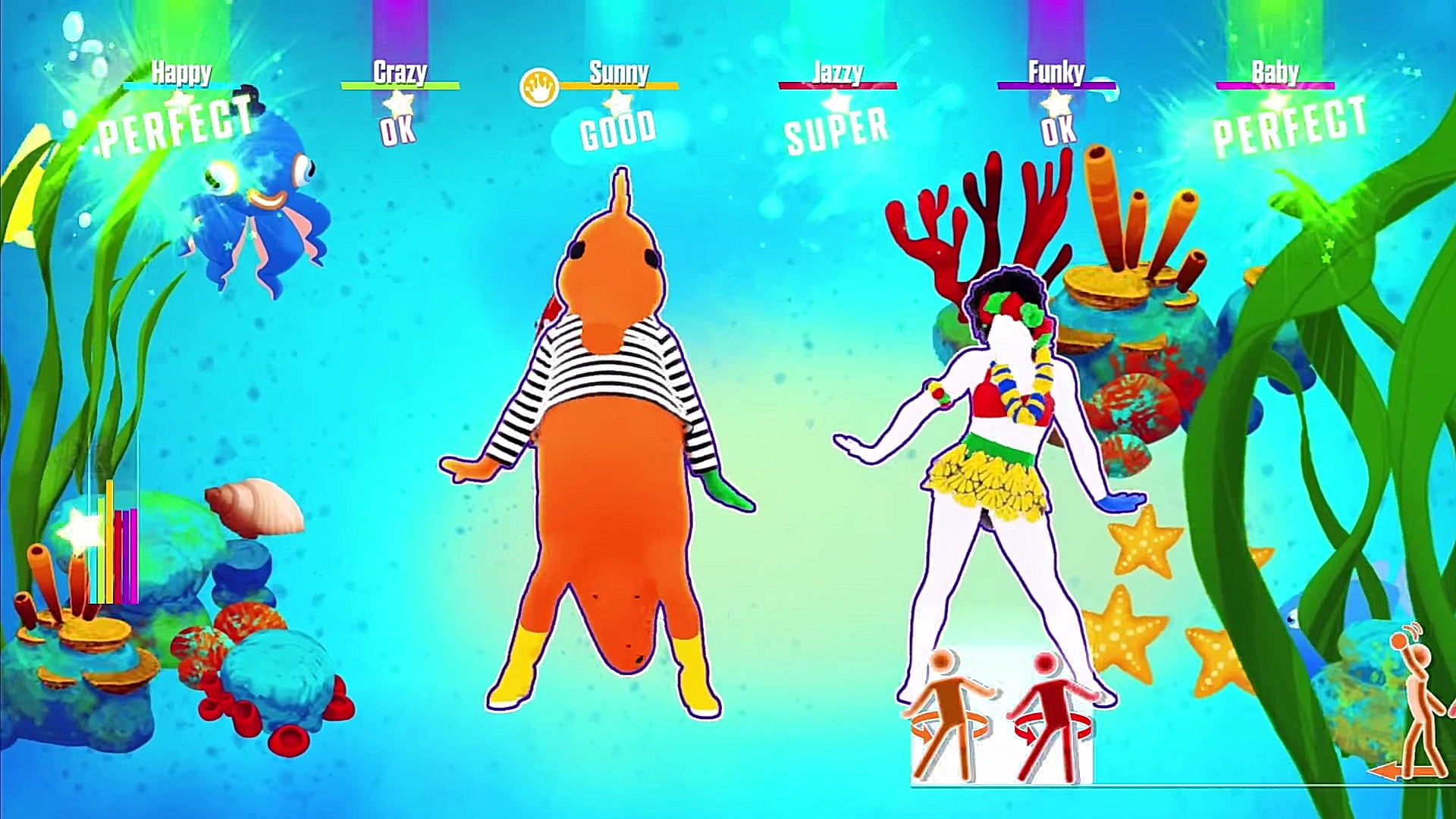
Task: Select the Happy player name tab
Action: (x=180, y=73)
